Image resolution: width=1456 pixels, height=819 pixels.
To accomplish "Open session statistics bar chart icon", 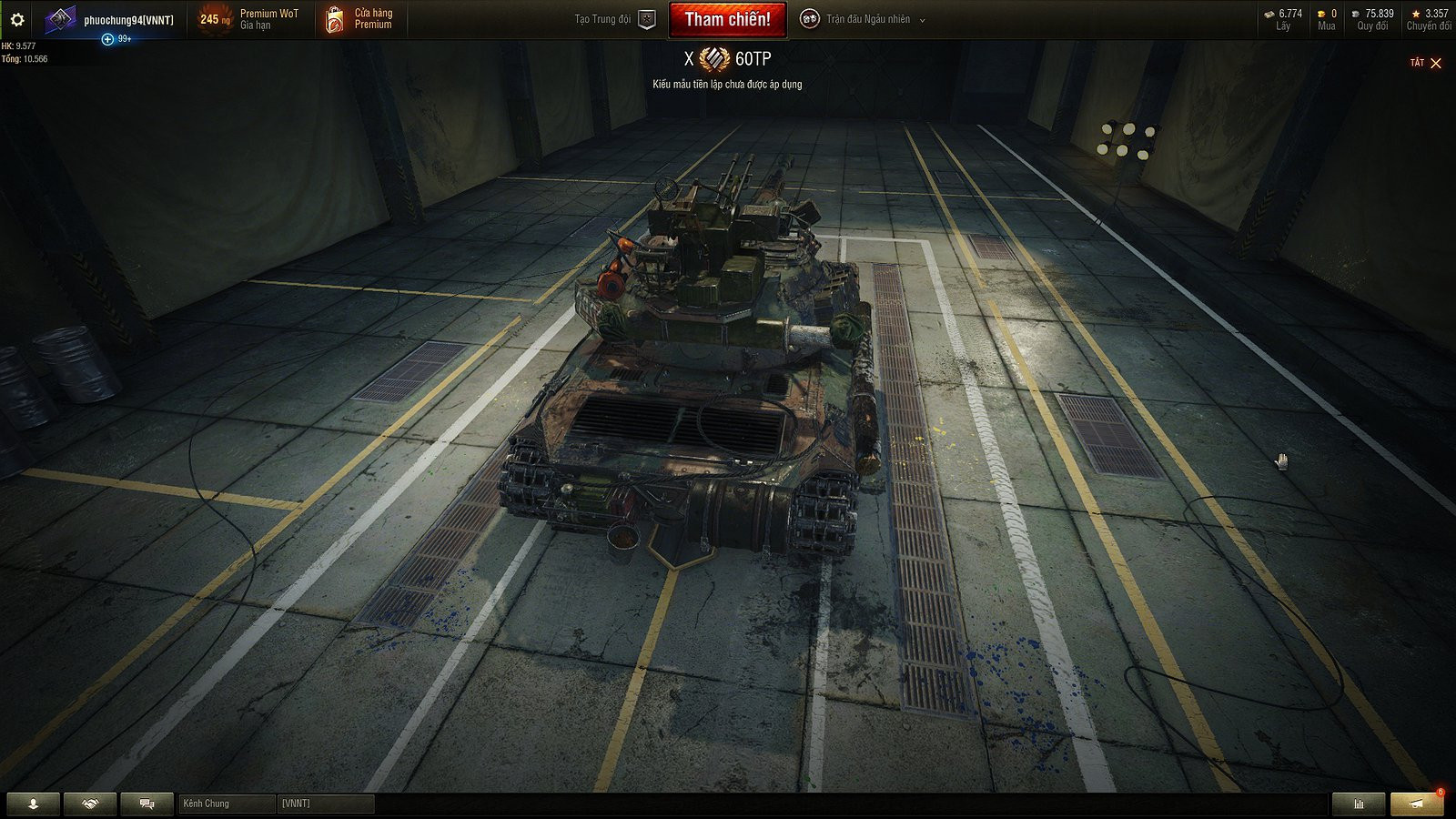I will click(1358, 804).
